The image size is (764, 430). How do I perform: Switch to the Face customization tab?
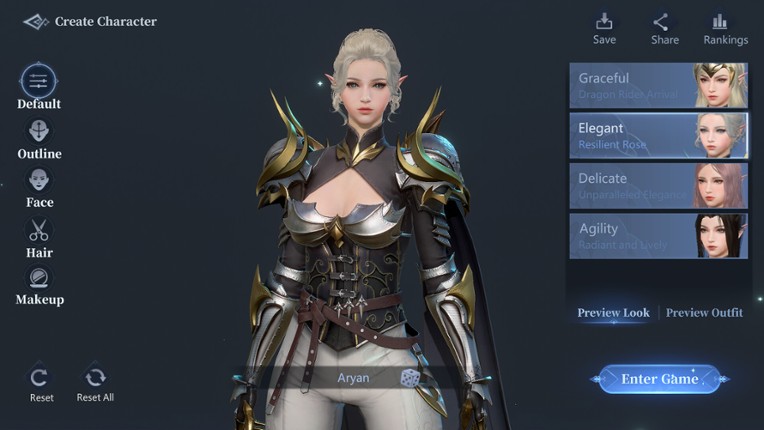pos(39,182)
